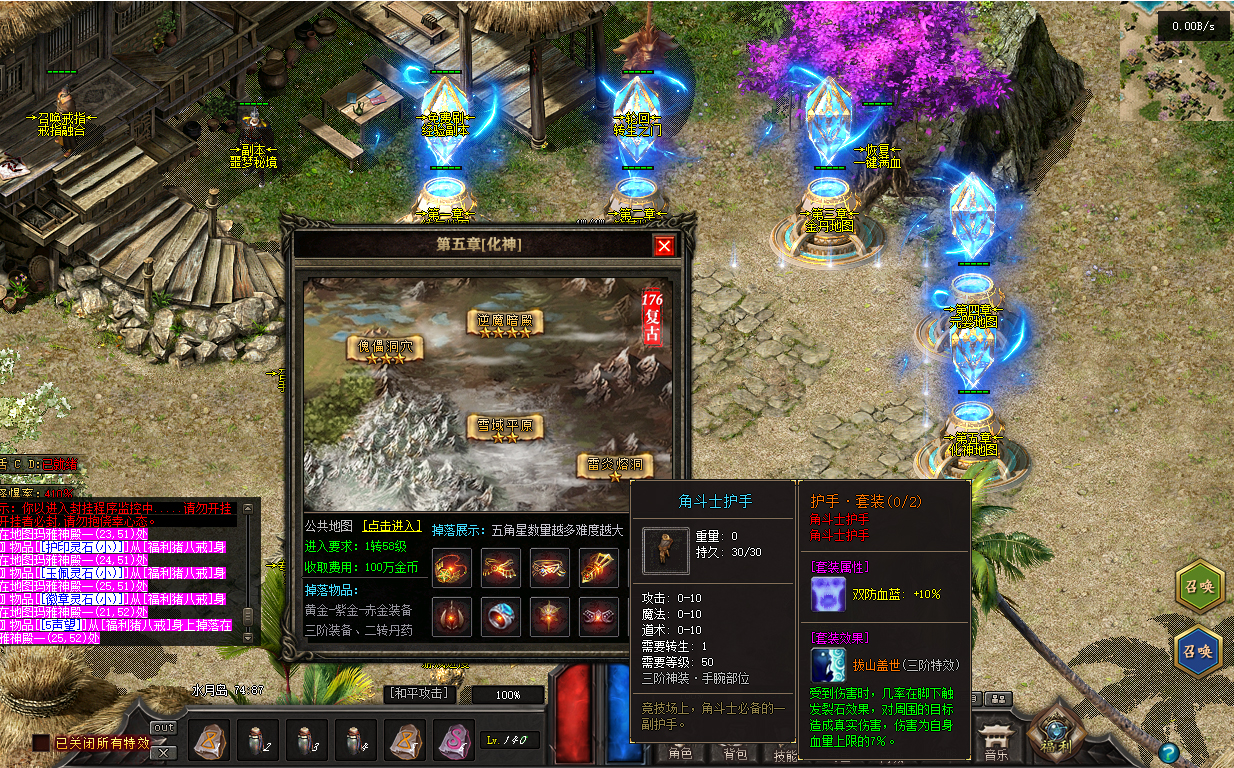
Task: Choose the 傀儡洞穴 three-star map
Action: tap(385, 348)
